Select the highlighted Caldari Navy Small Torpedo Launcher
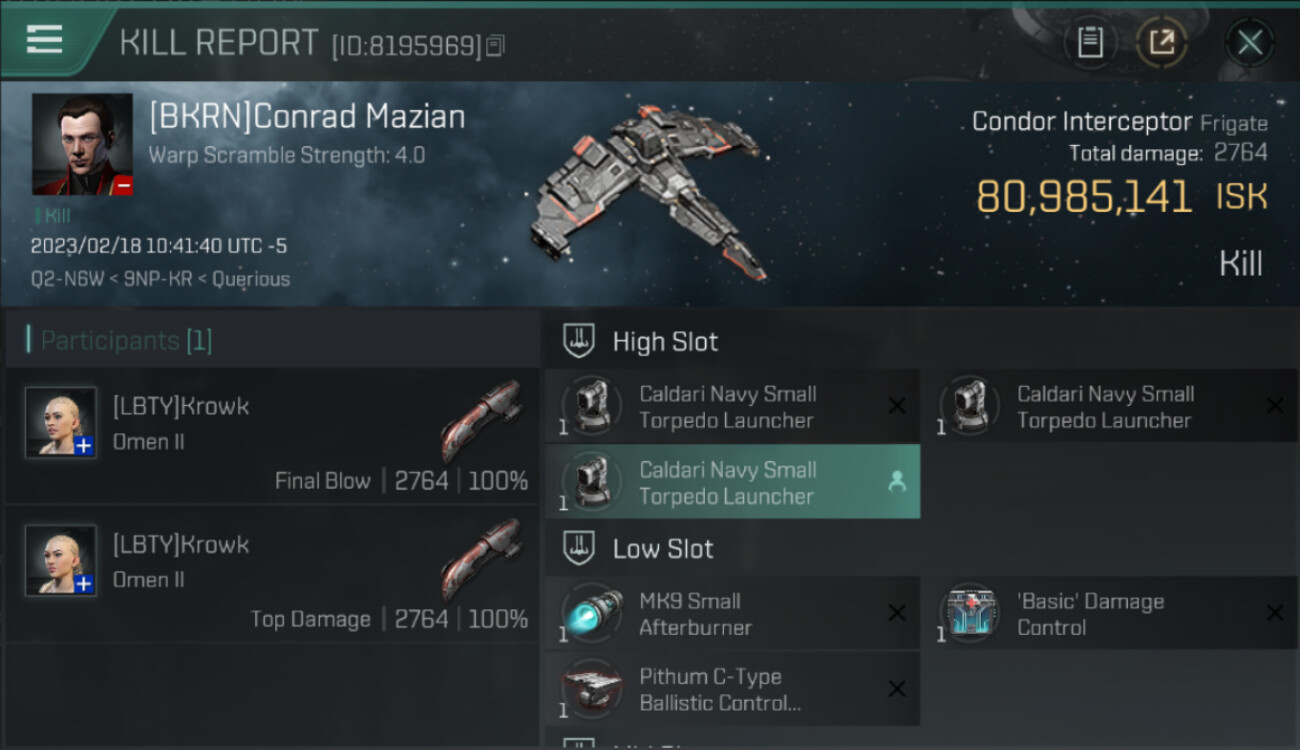The width and height of the screenshot is (1300, 750). click(732, 482)
